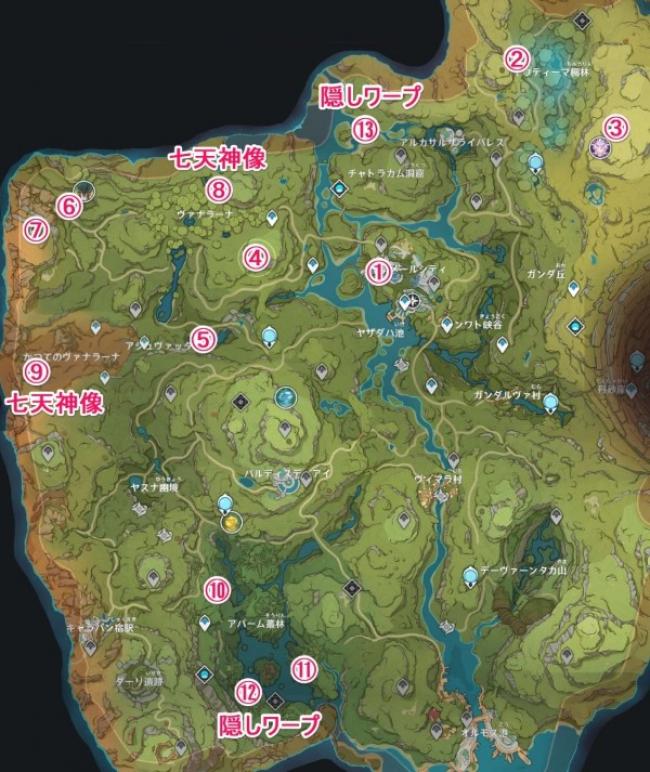Image resolution: width=650 pixels, height=772 pixels.
Task: Choose map marker number ⑪
Action: 303,667
